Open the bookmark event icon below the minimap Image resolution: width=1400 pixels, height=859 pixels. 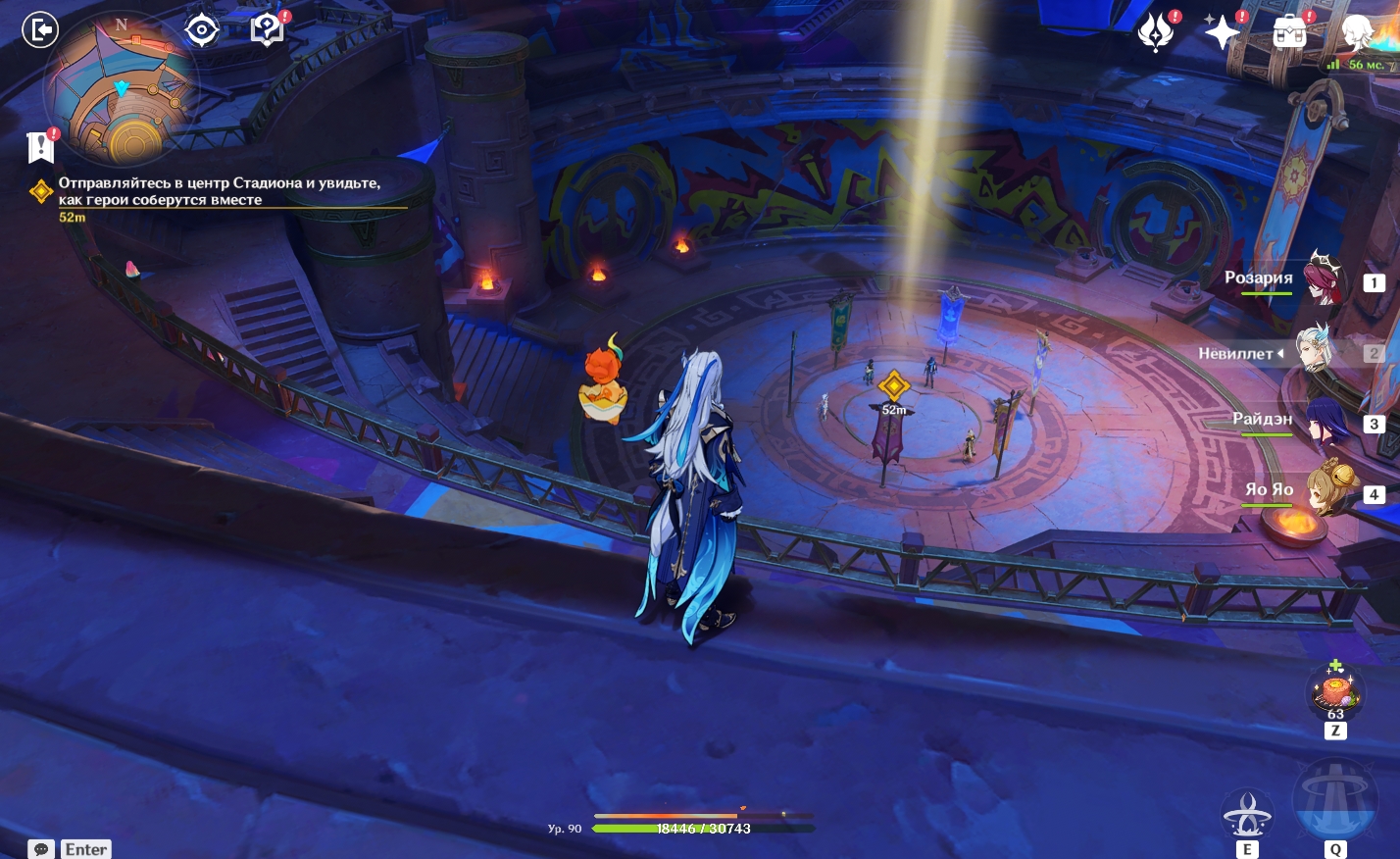click(41, 147)
